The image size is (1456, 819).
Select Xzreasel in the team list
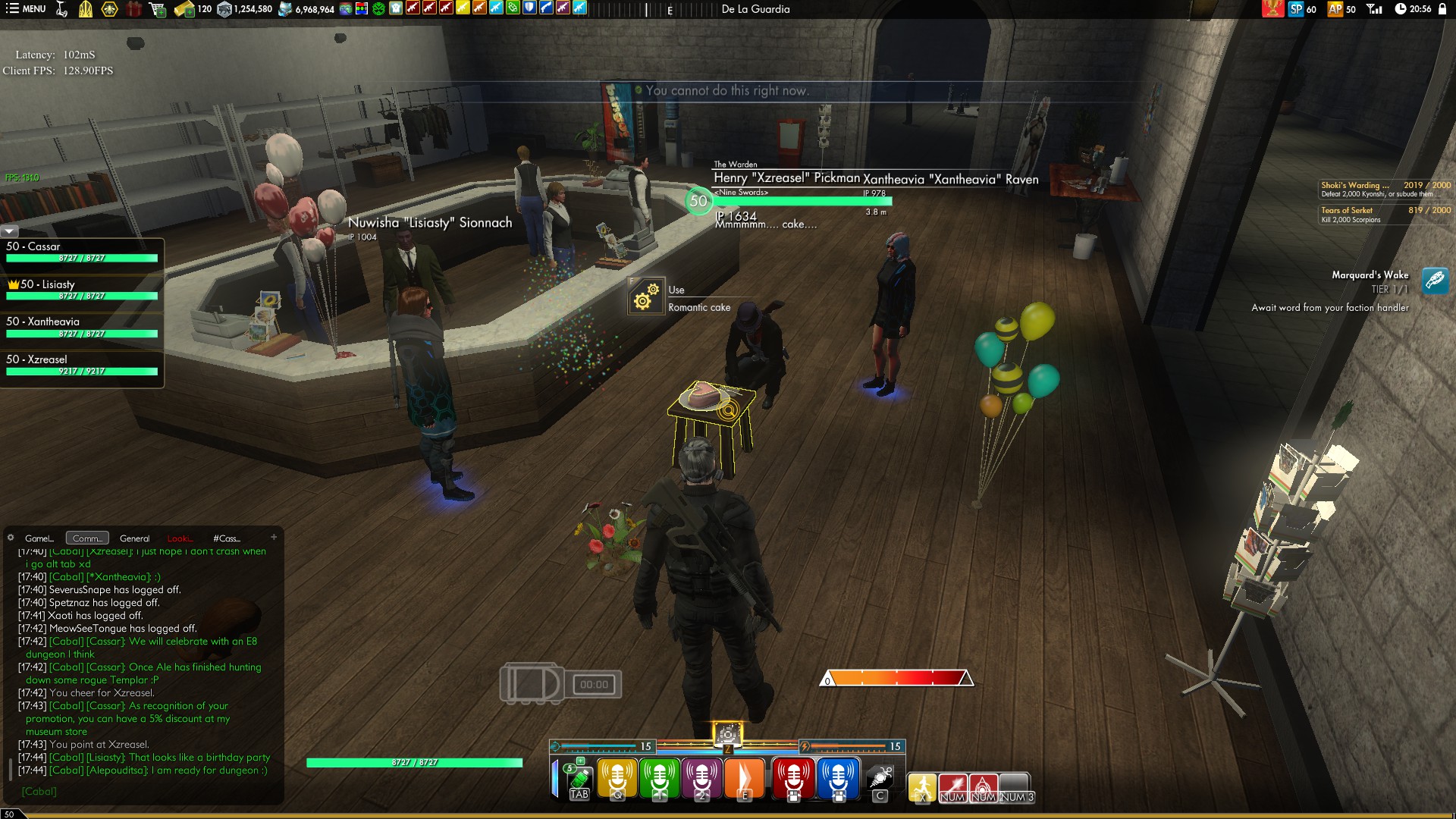coord(82,365)
